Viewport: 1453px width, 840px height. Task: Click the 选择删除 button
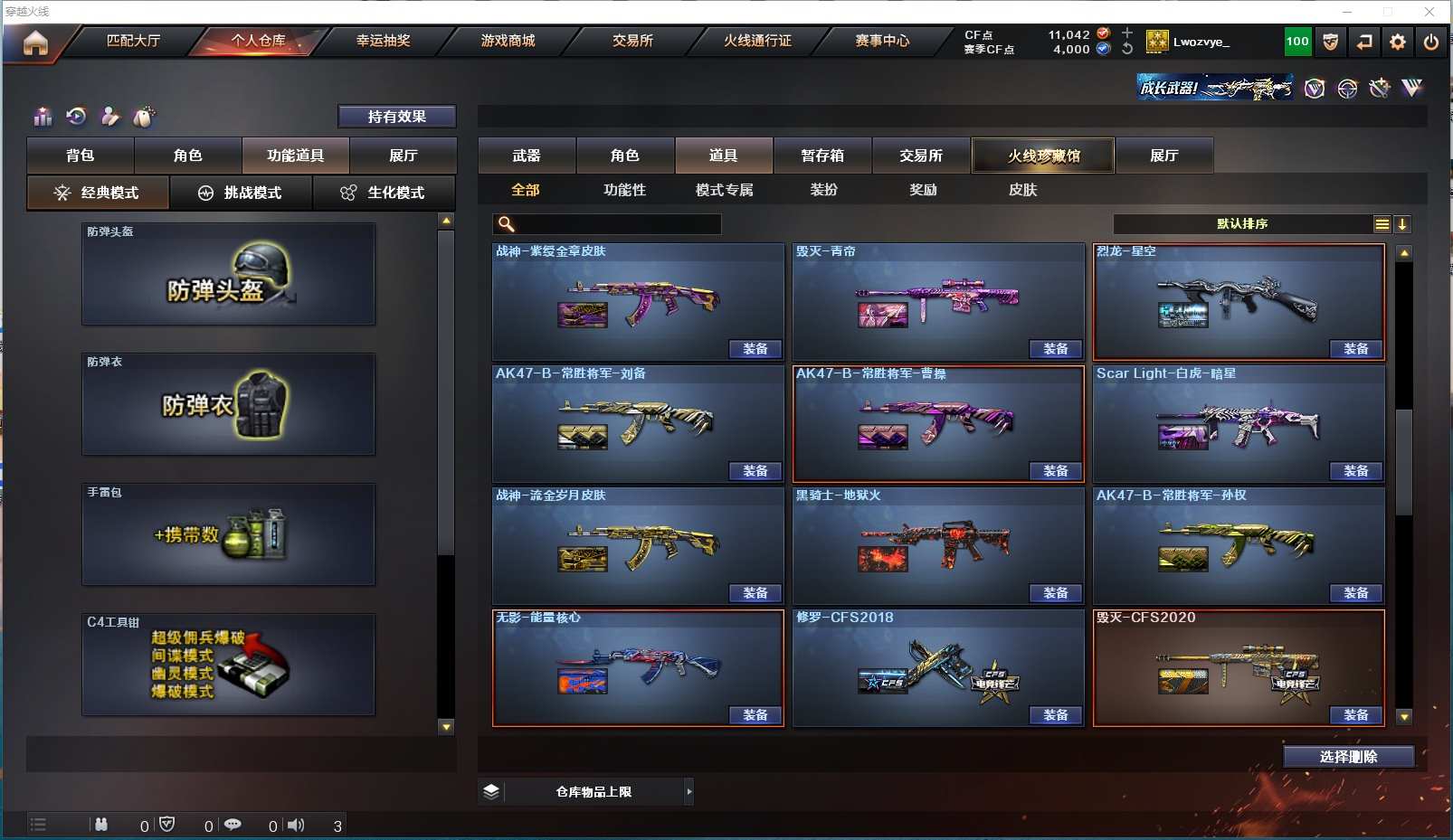click(1348, 757)
